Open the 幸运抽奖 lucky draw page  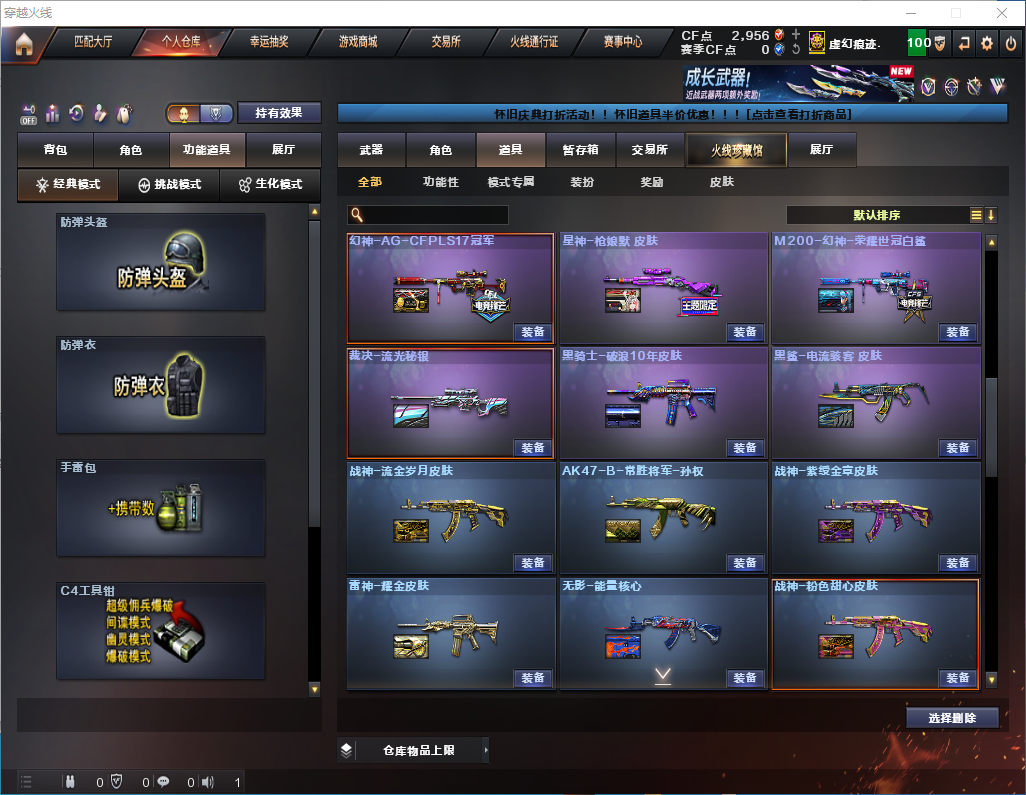click(x=268, y=43)
